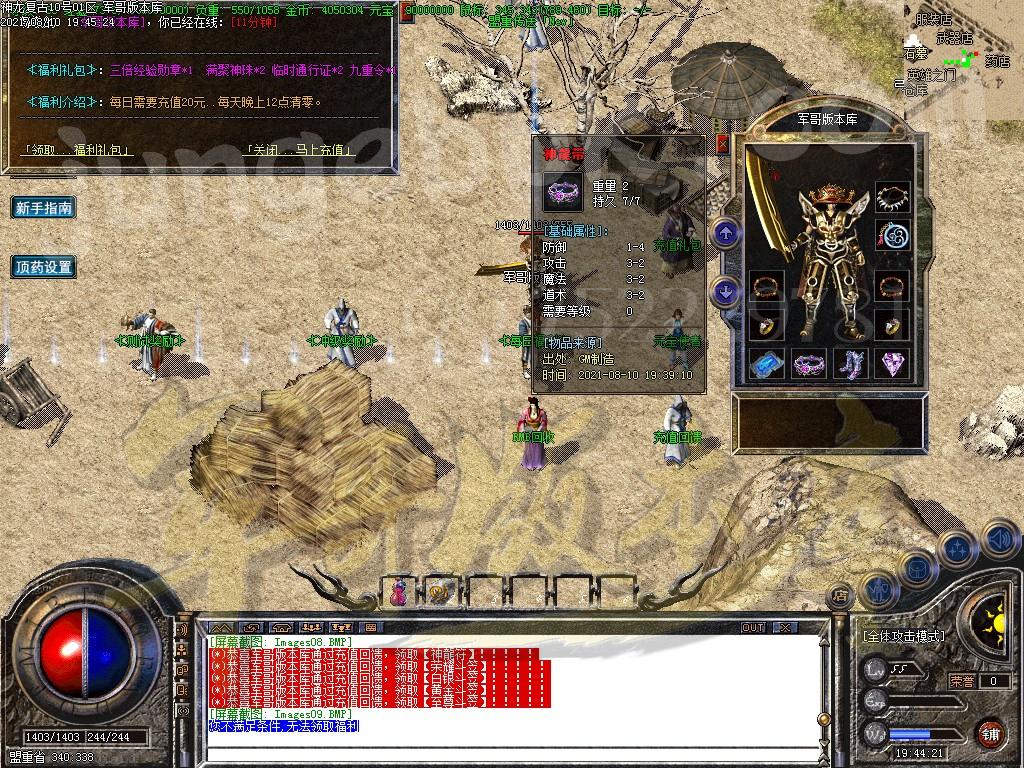The image size is (1024, 768).
Task: Click the up arrow on equipment panel
Action: (x=726, y=234)
